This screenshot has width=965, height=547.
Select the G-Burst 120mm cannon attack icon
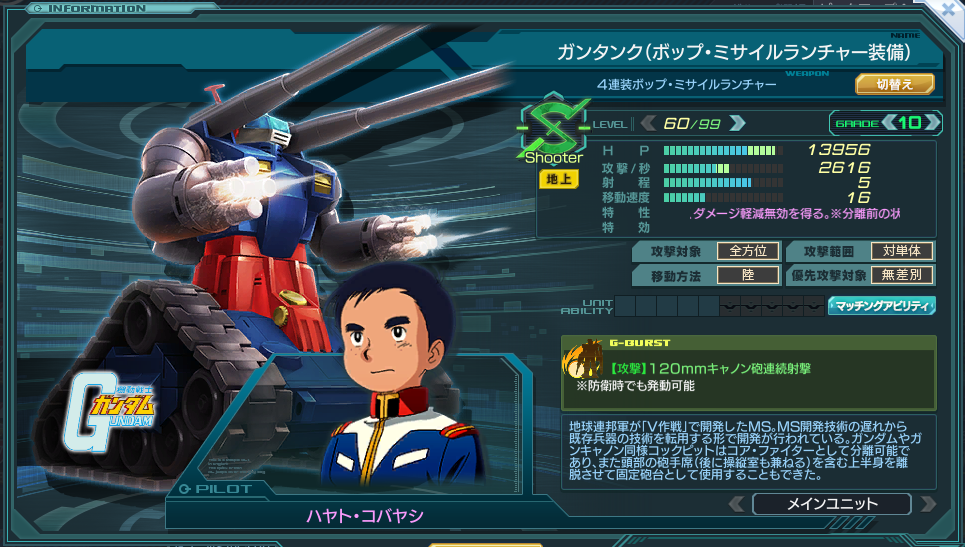(584, 360)
